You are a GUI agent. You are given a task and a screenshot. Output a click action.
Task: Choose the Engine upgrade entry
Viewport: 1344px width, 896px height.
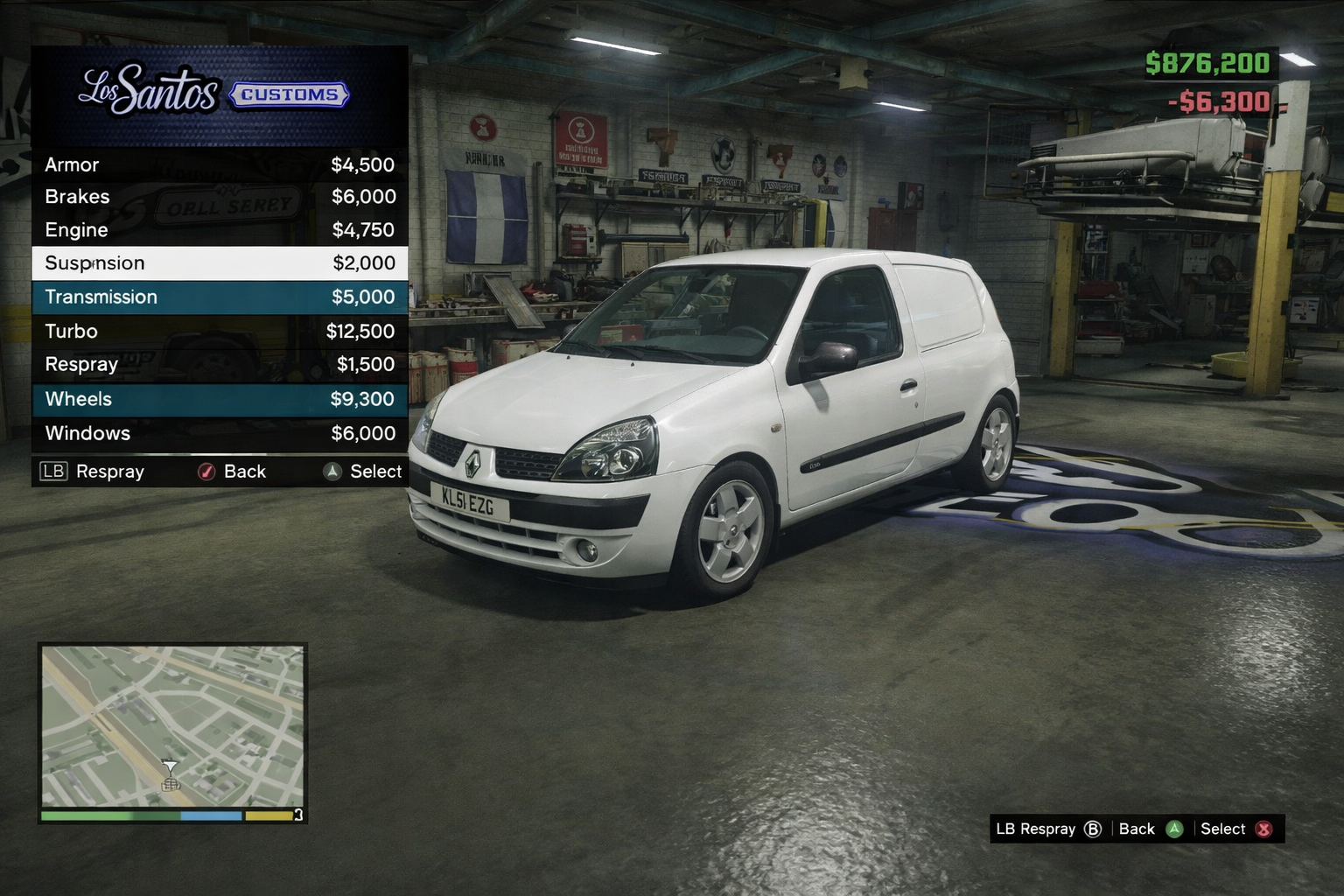[x=219, y=230]
